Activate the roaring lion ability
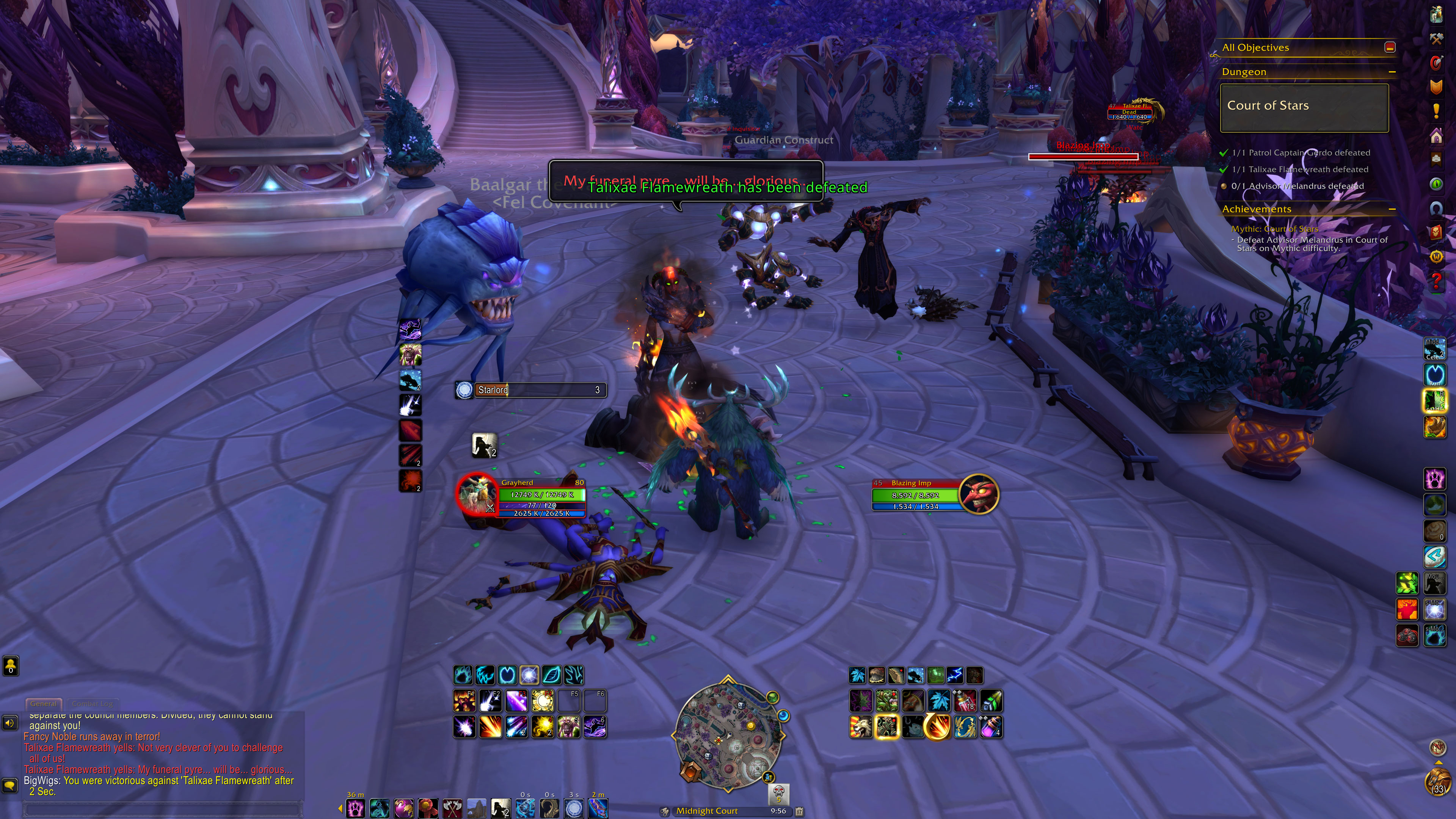 (x=861, y=727)
